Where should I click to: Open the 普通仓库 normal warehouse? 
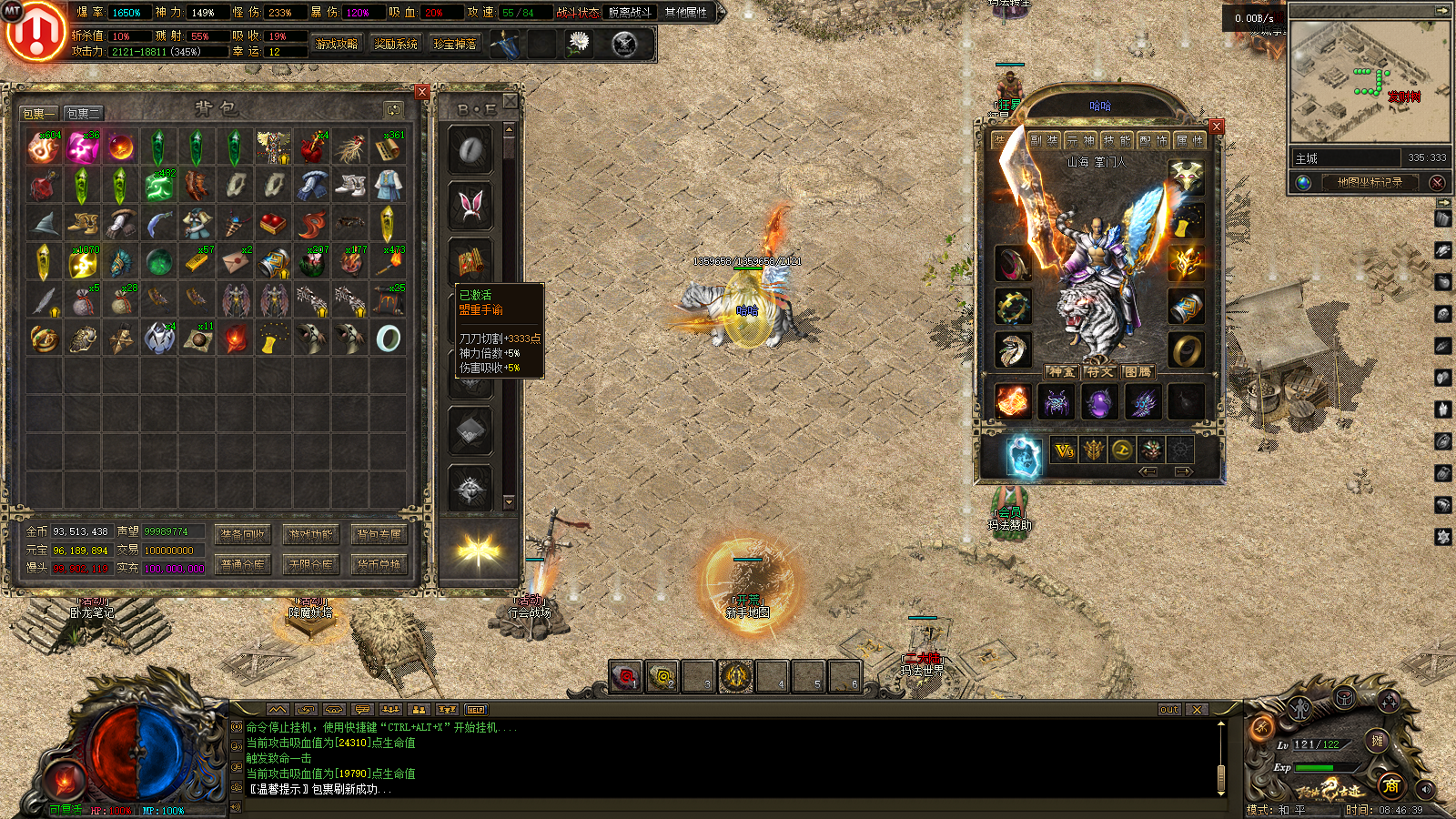(242, 565)
